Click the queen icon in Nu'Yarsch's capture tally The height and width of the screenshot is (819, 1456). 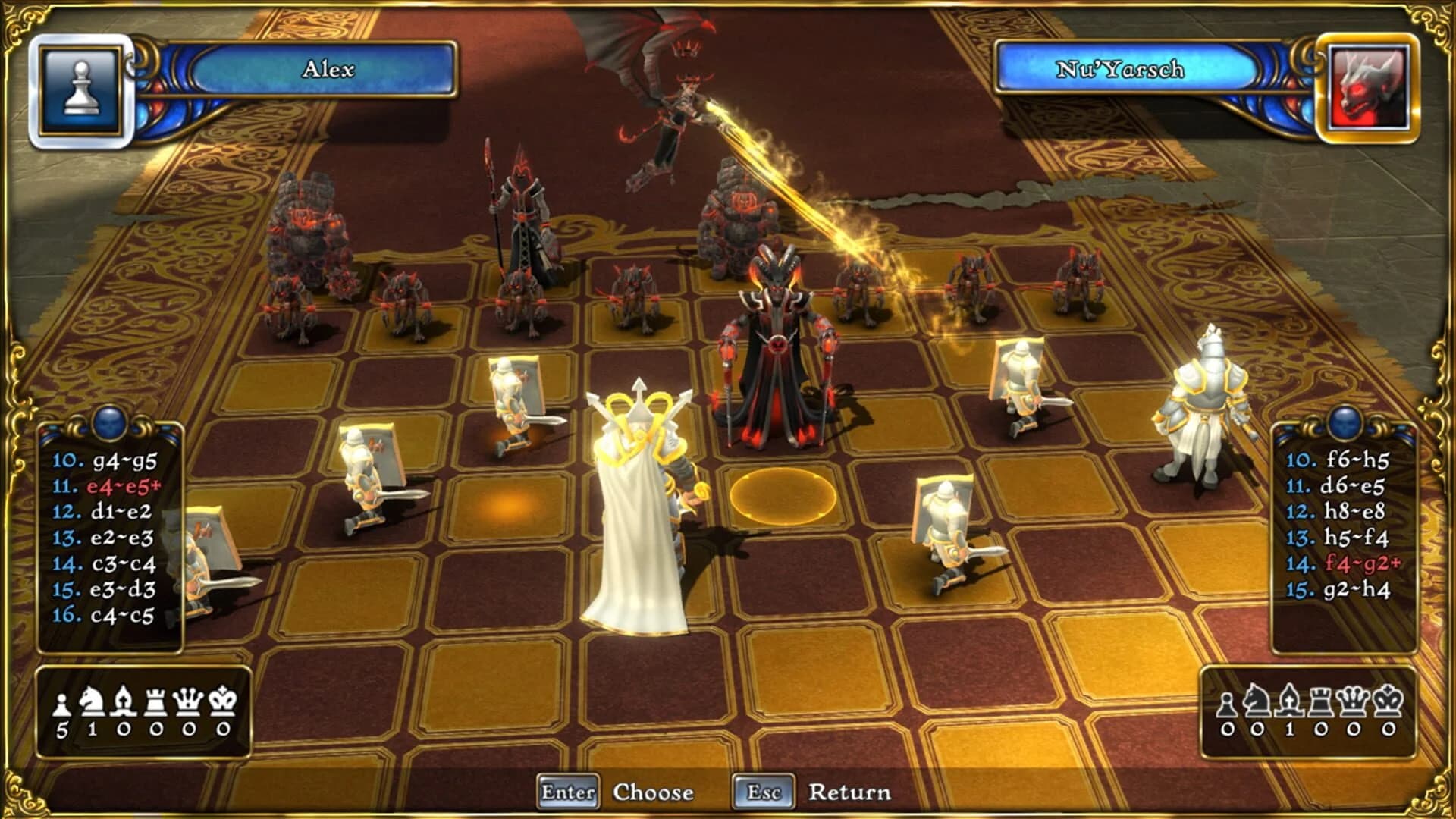click(x=1352, y=701)
